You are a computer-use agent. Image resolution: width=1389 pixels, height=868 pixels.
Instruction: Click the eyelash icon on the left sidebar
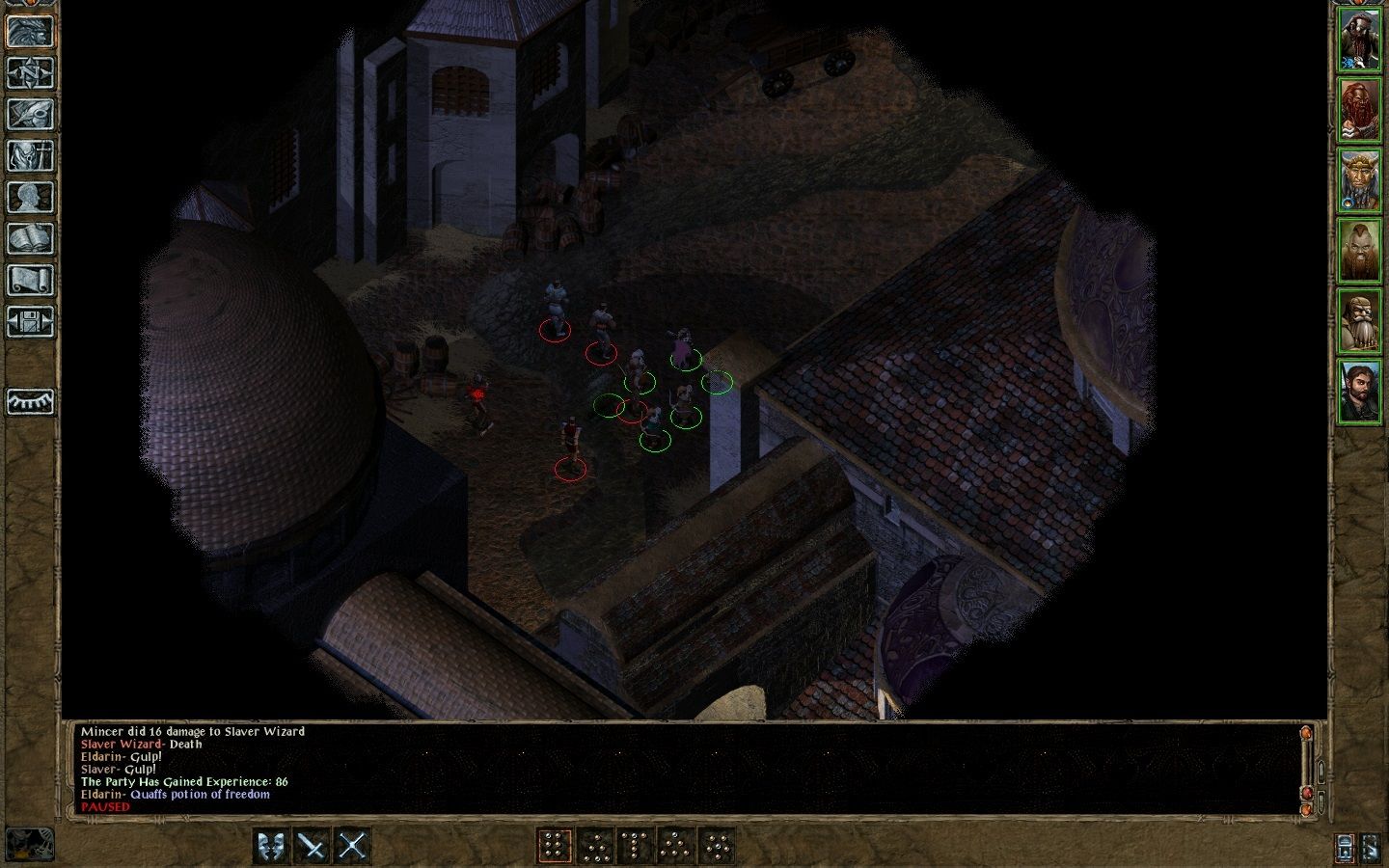[30, 401]
